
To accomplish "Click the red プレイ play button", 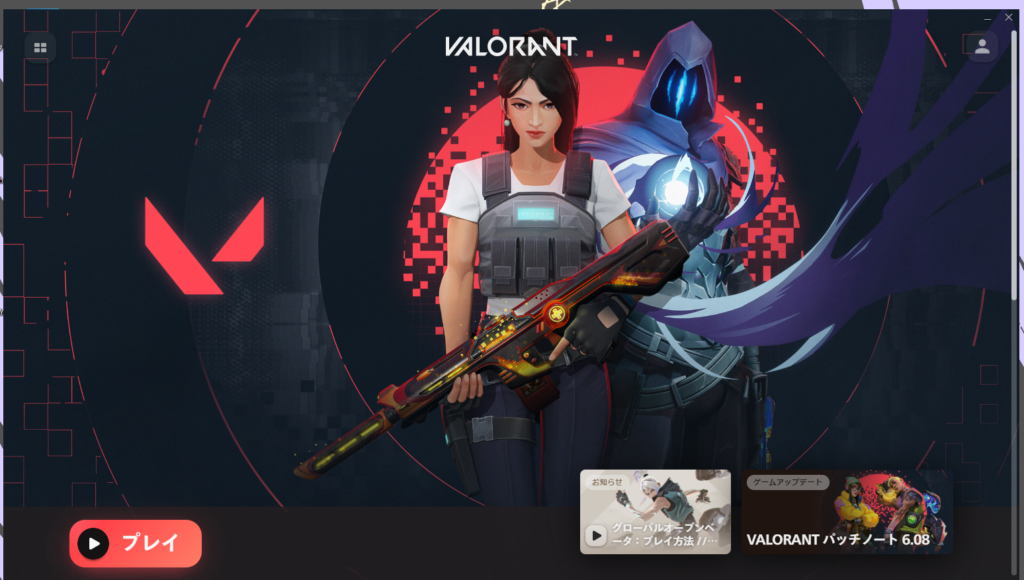I will point(135,543).
